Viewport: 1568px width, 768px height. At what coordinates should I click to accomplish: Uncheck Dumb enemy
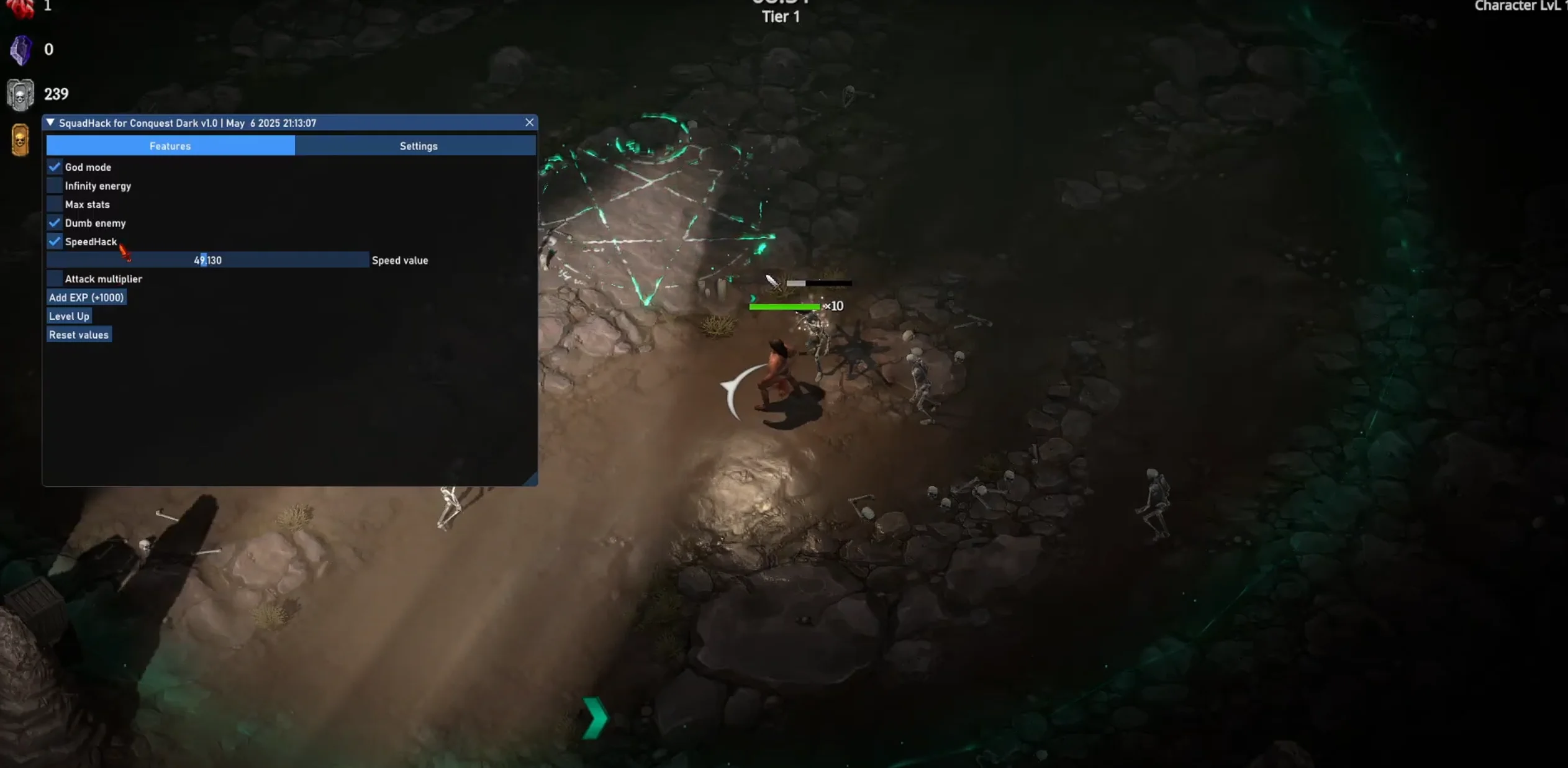coord(54,222)
